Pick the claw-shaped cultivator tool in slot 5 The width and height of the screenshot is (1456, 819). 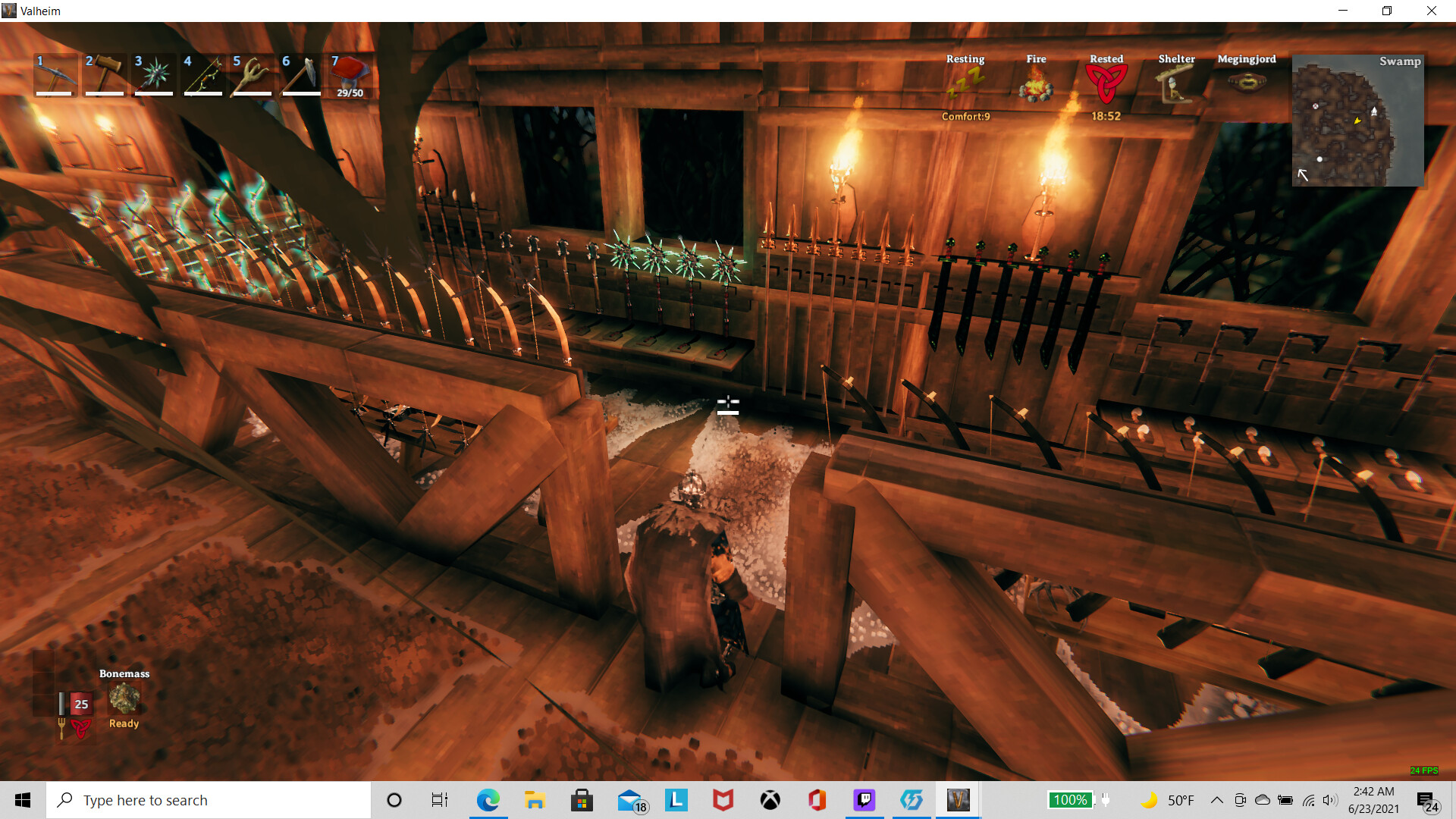tap(253, 74)
